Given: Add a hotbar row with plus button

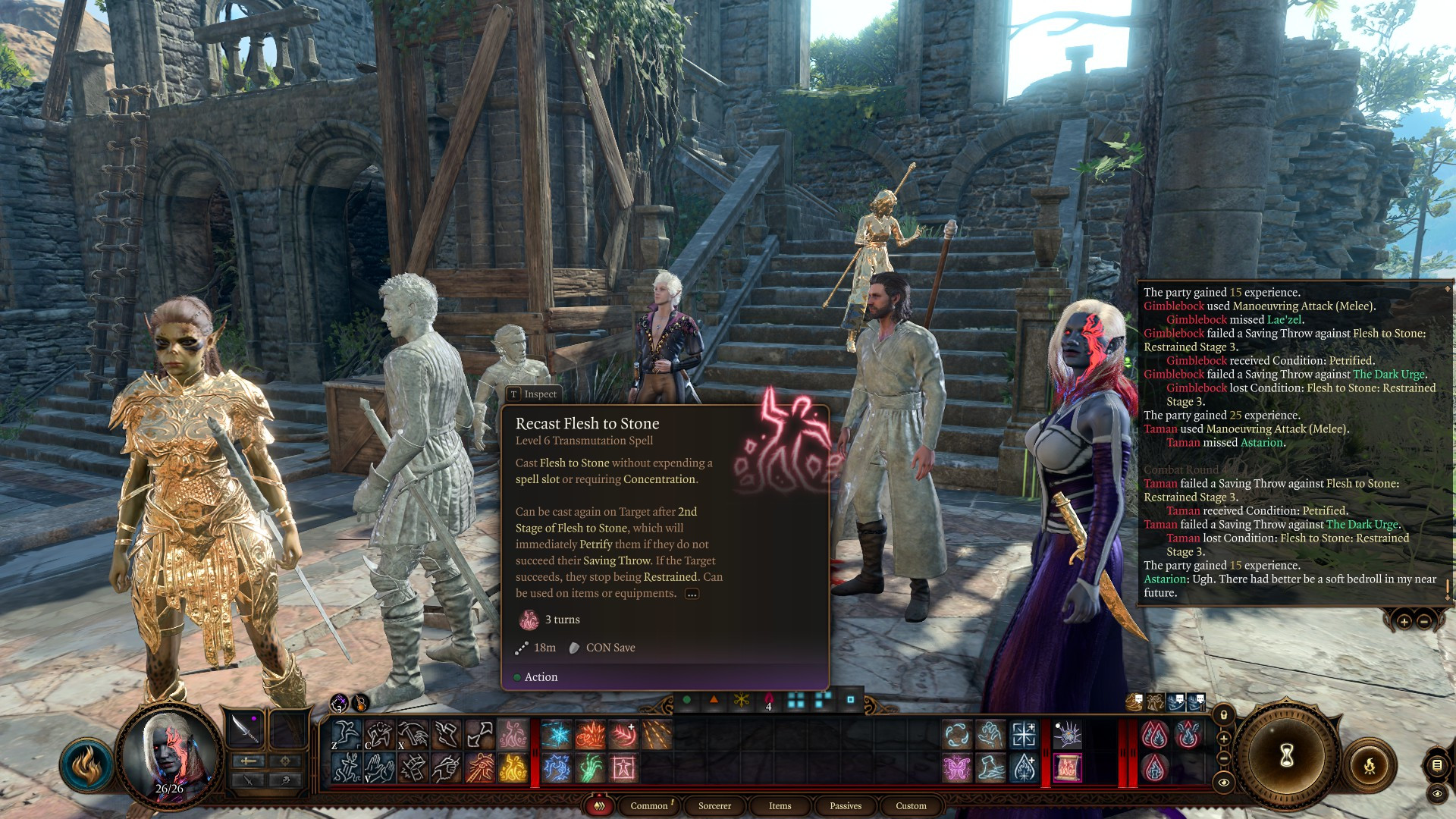Looking at the screenshot, I should (1224, 739).
